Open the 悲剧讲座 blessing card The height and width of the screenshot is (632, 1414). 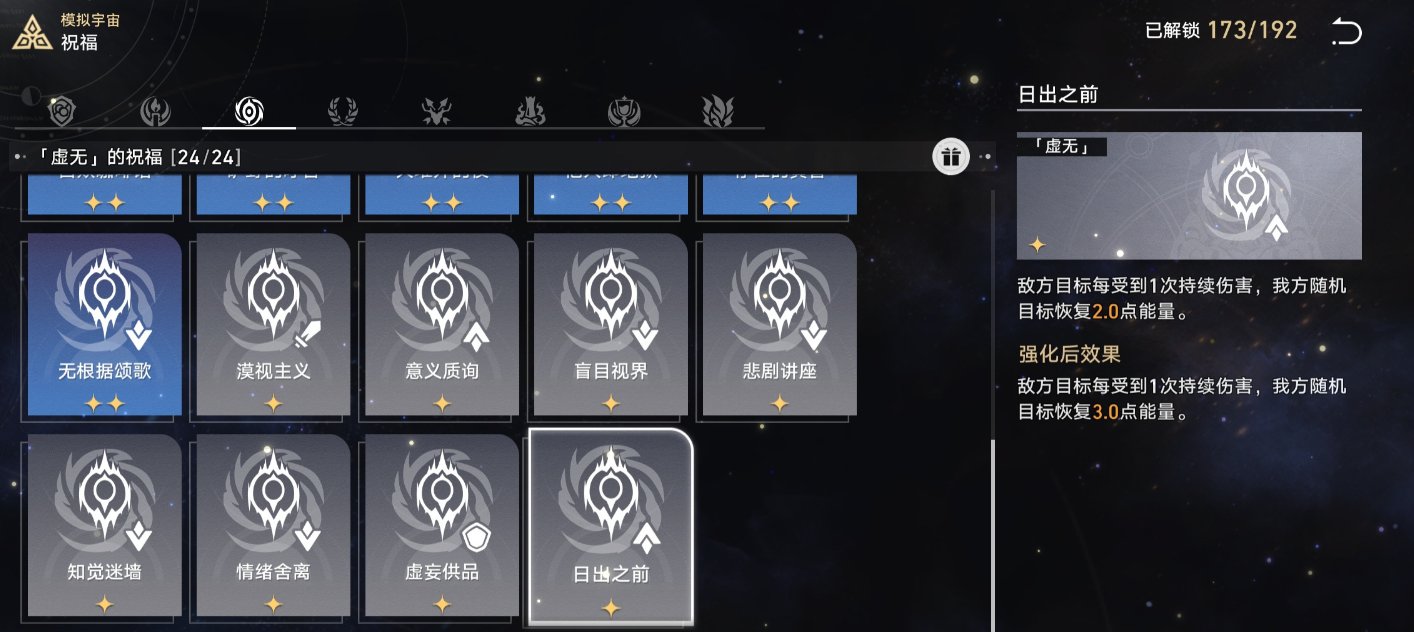click(779, 325)
